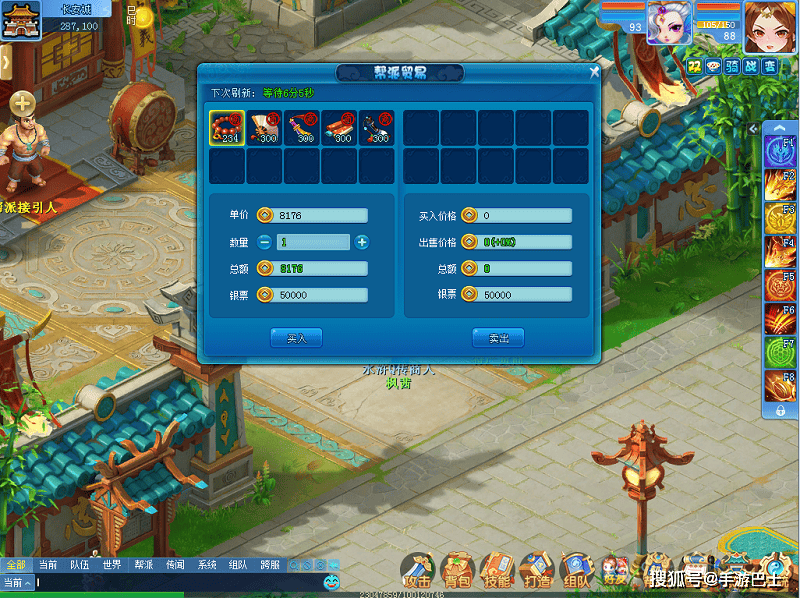Close the 帮派贸易 trade window

[x=594, y=72]
